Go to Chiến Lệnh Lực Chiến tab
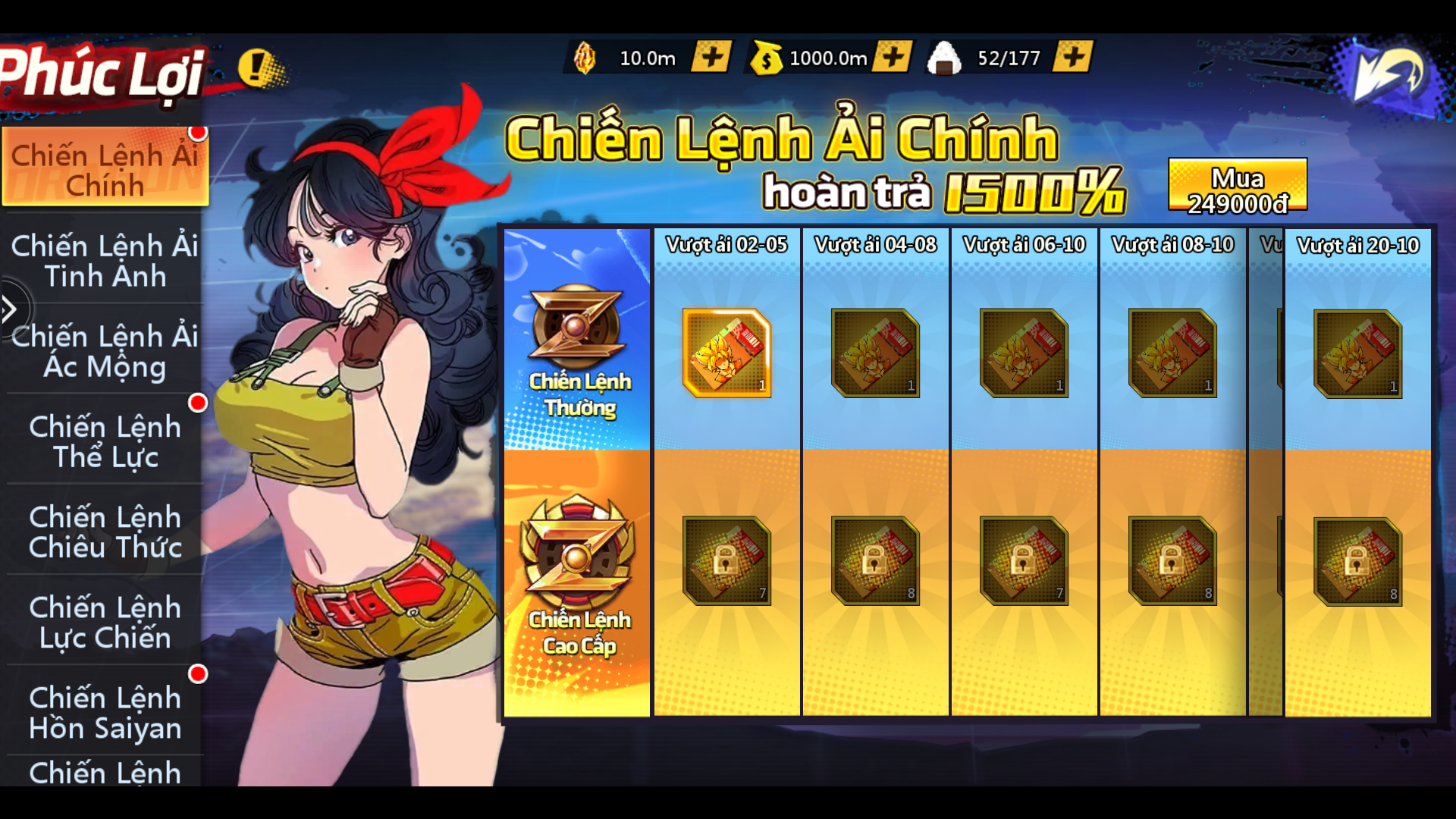Image resolution: width=1456 pixels, height=819 pixels. pyautogui.click(x=105, y=622)
